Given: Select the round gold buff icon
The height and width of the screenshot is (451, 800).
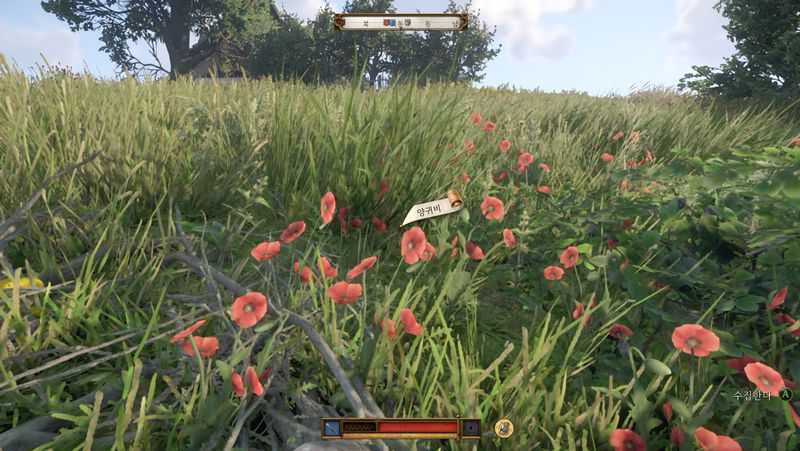Looking at the screenshot, I should coord(504,428).
